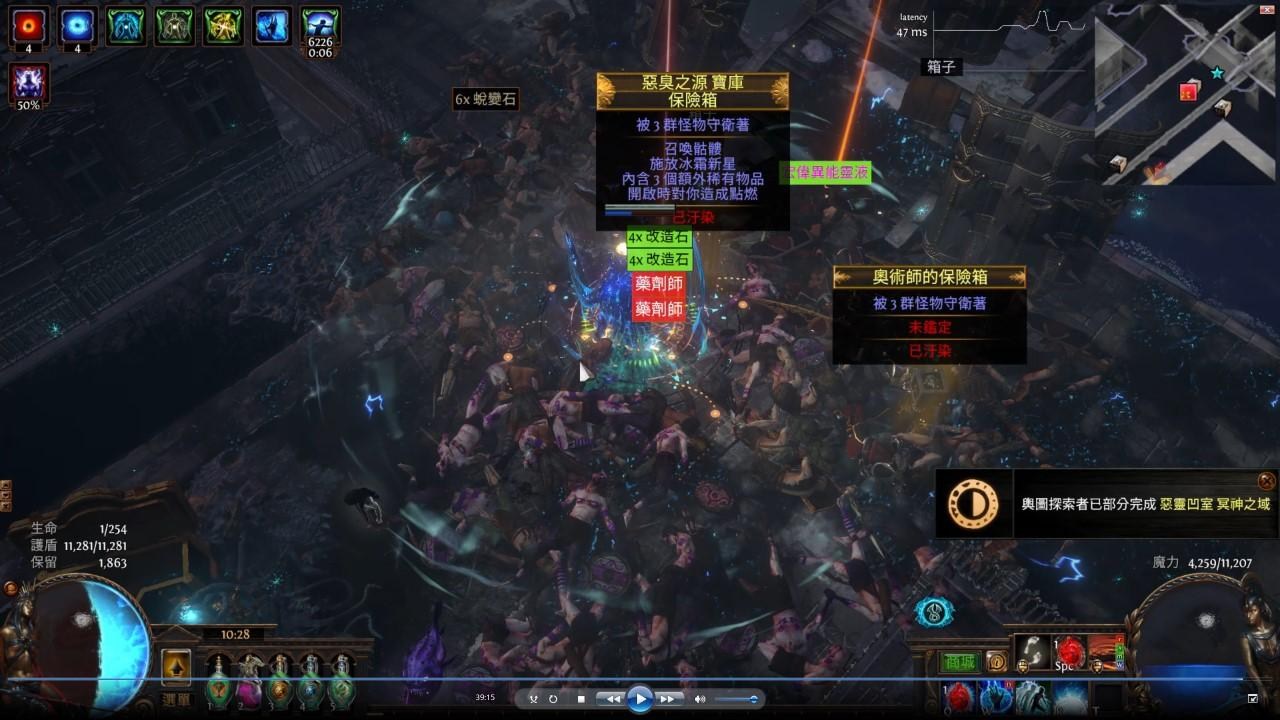Toggle the checked checkbox in the bottom-right corner
The height and width of the screenshot is (720, 1280).
click(x=1252, y=699)
